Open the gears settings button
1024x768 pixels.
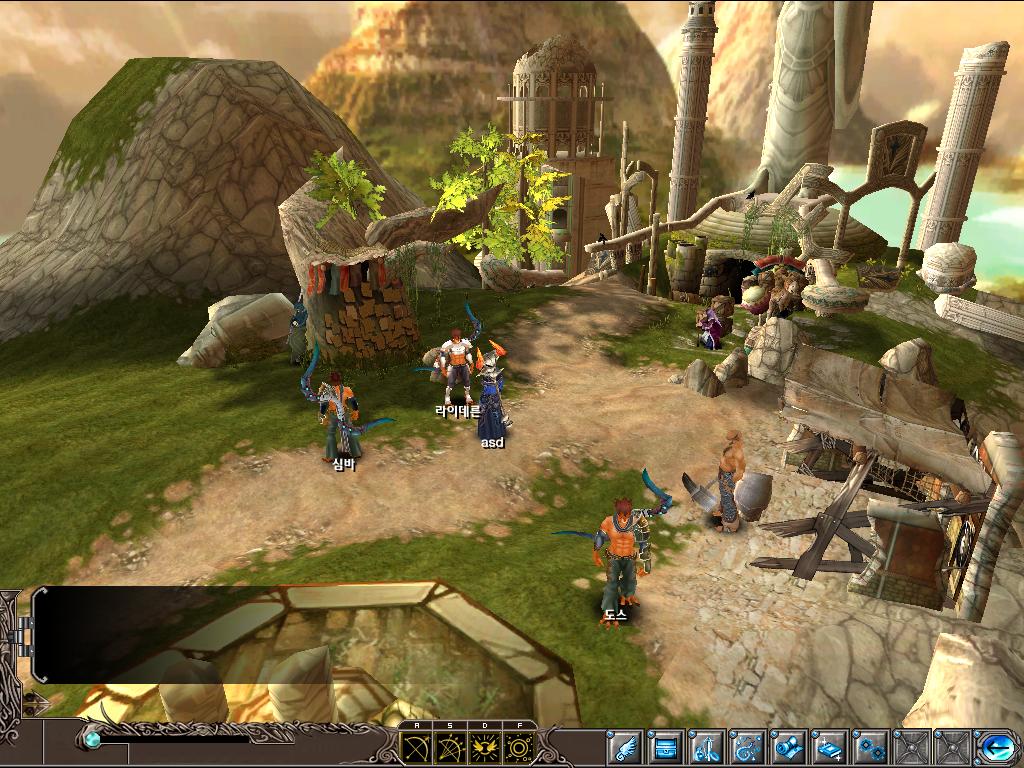871,747
